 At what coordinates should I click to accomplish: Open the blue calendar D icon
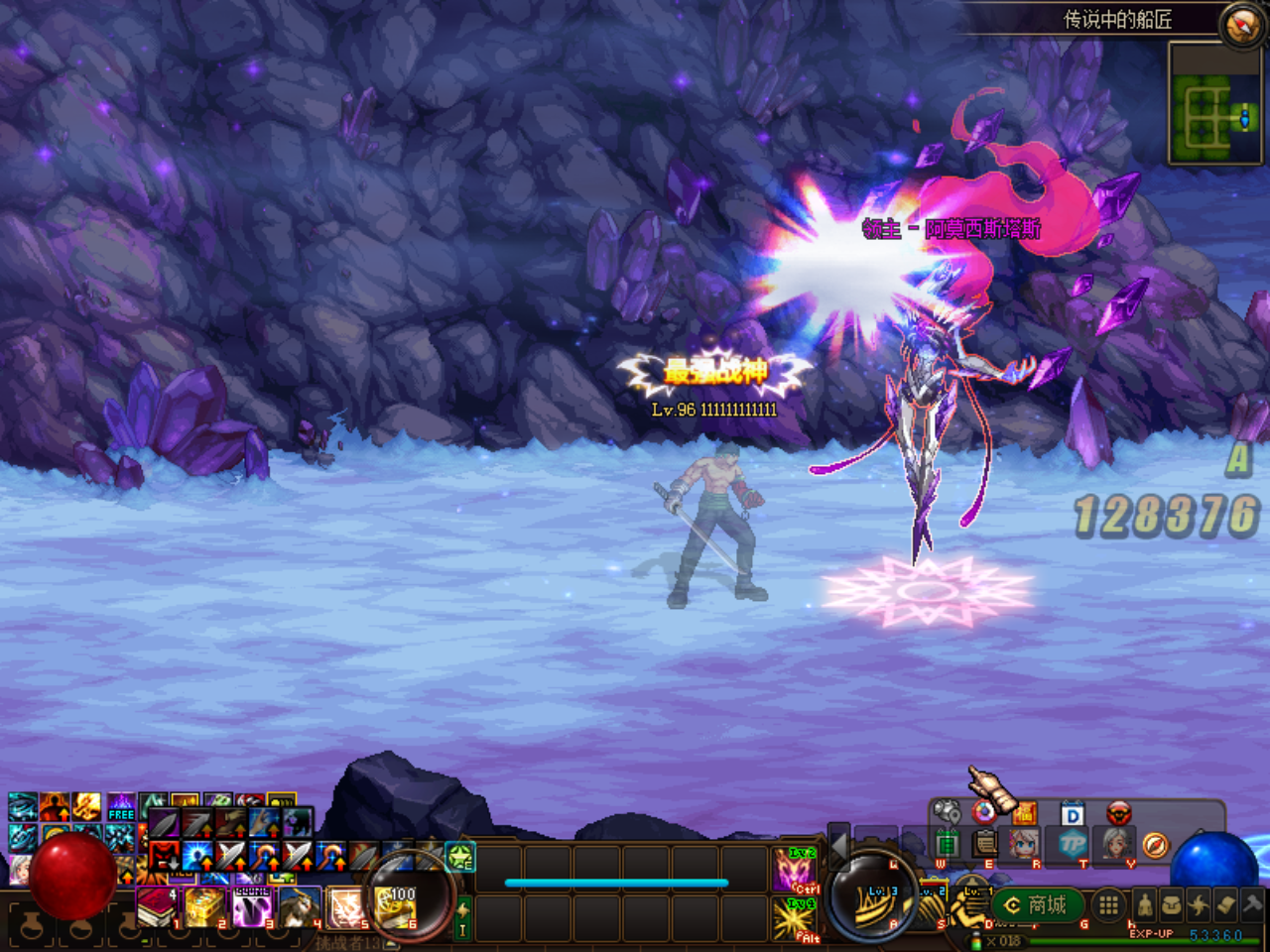pyautogui.click(x=1072, y=814)
